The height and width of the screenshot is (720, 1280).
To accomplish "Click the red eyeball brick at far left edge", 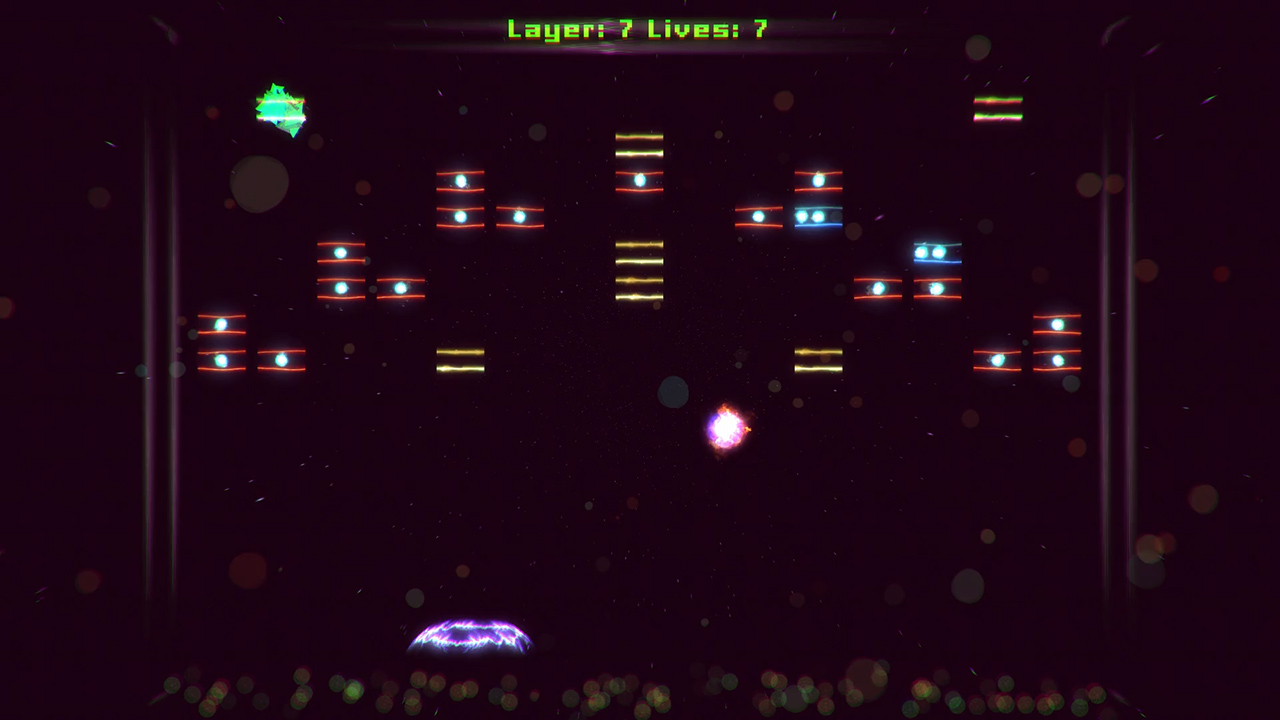I will point(220,325).
